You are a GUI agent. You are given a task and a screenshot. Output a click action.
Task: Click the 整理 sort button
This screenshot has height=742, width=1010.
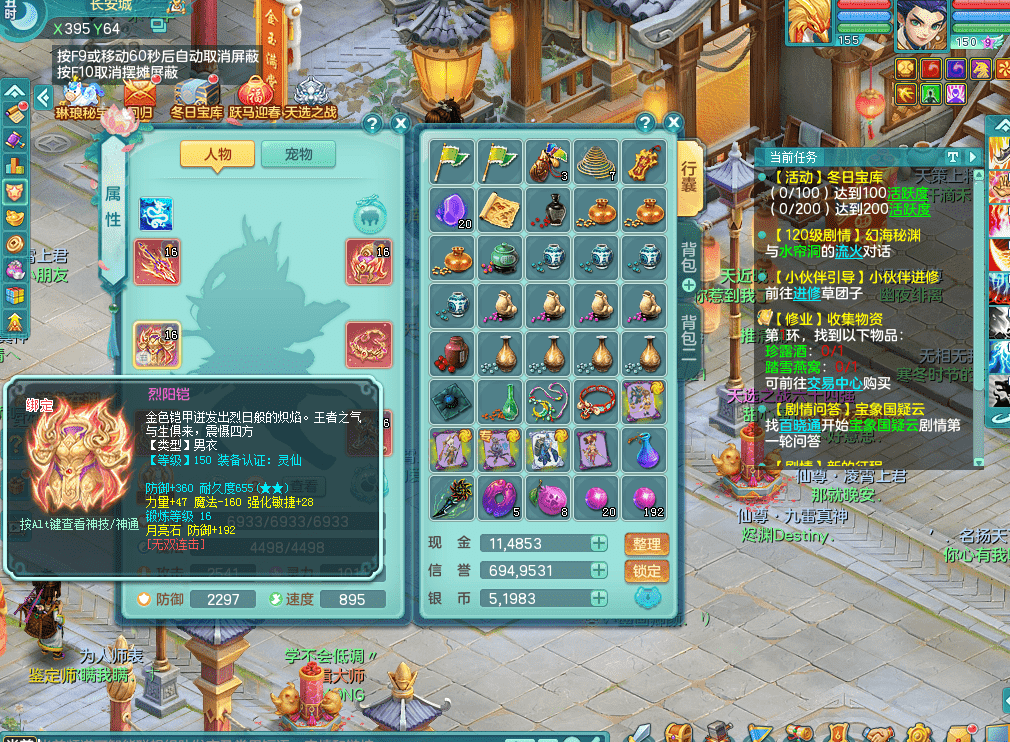(647, 543)
